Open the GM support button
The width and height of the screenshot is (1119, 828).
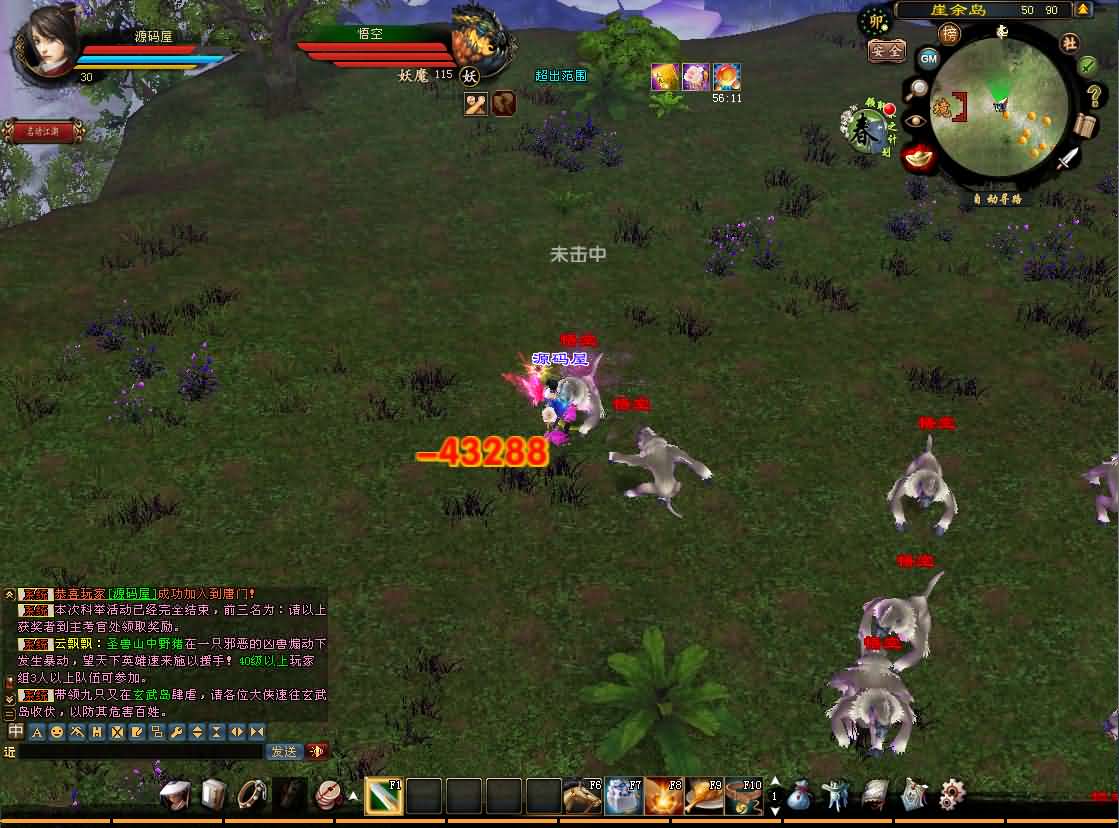coord(929,58)
